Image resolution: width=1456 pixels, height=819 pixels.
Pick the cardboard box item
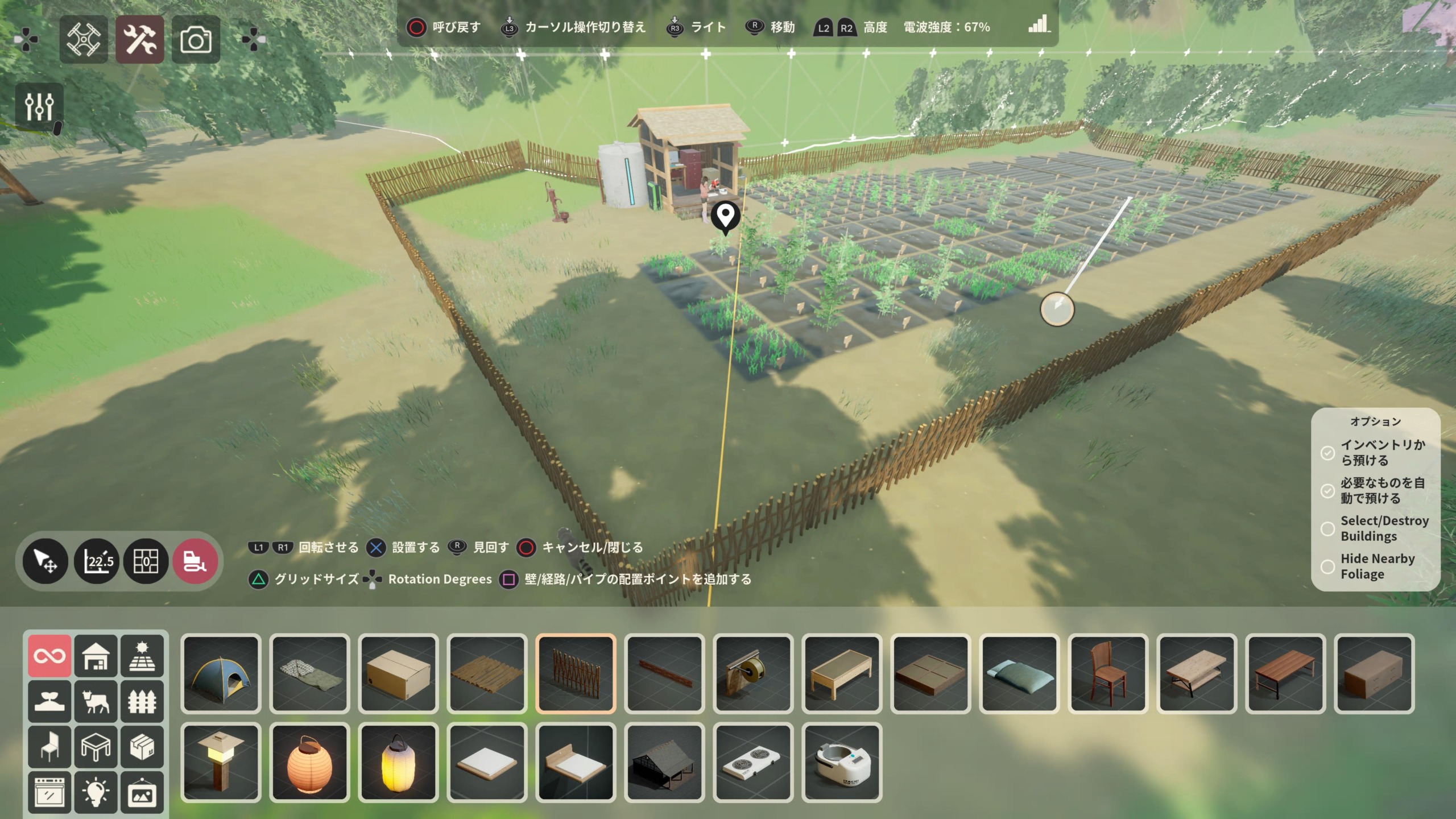tap(398, 673)
